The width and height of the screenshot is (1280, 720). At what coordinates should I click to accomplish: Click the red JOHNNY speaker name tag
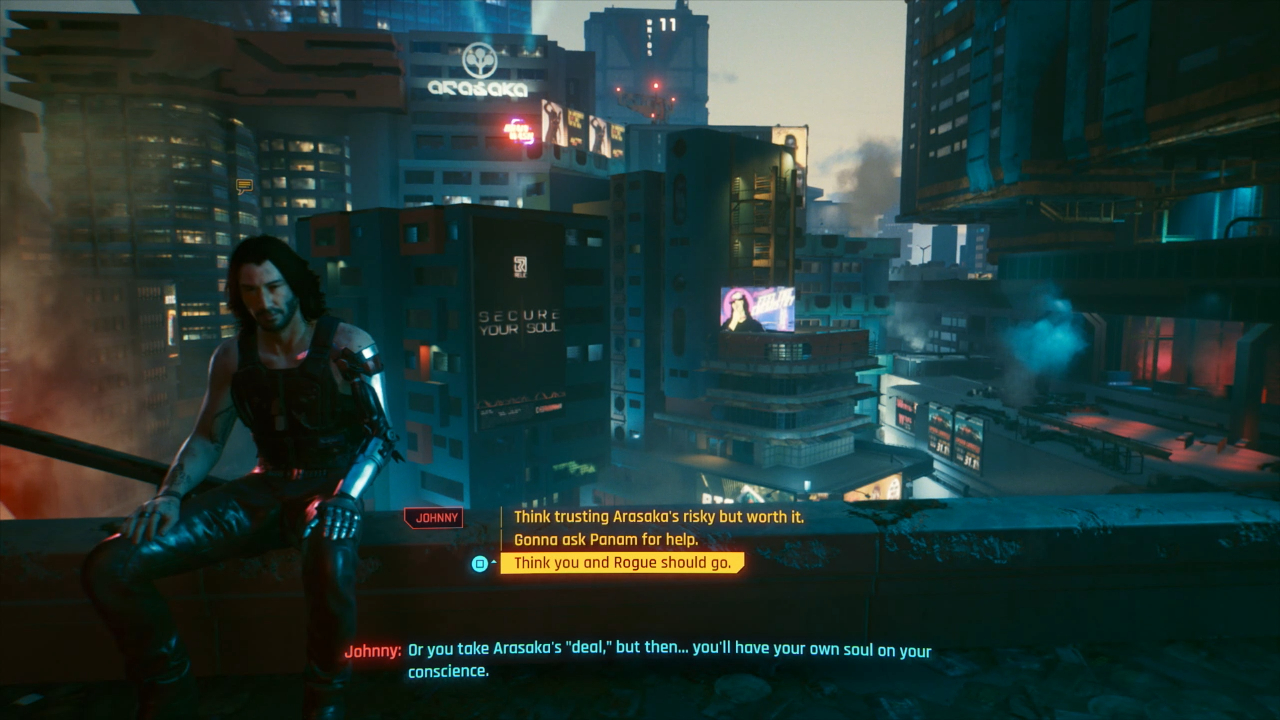pos(434,517)
